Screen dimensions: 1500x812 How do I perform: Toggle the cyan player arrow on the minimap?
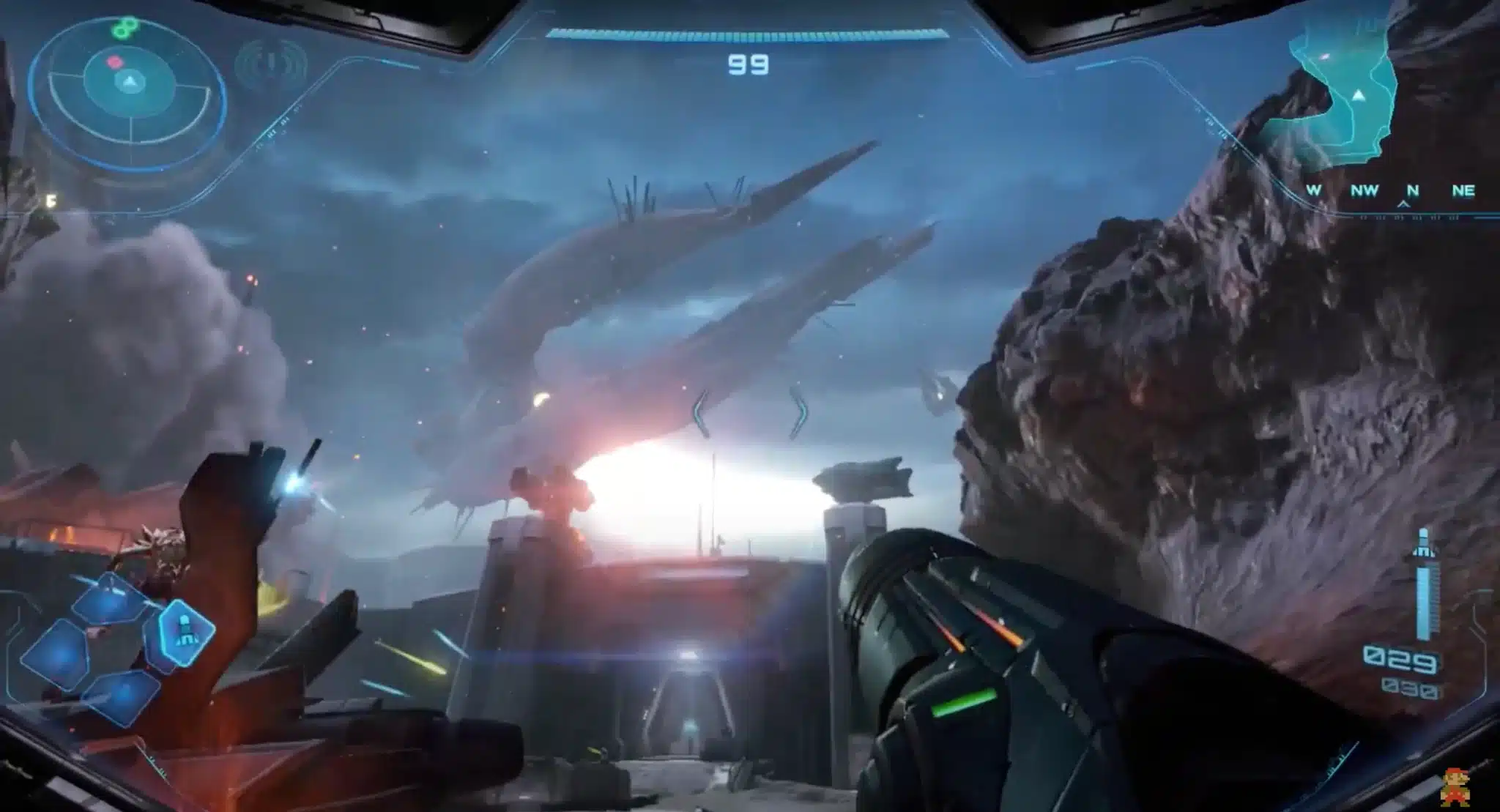[x=1360, y=95]
